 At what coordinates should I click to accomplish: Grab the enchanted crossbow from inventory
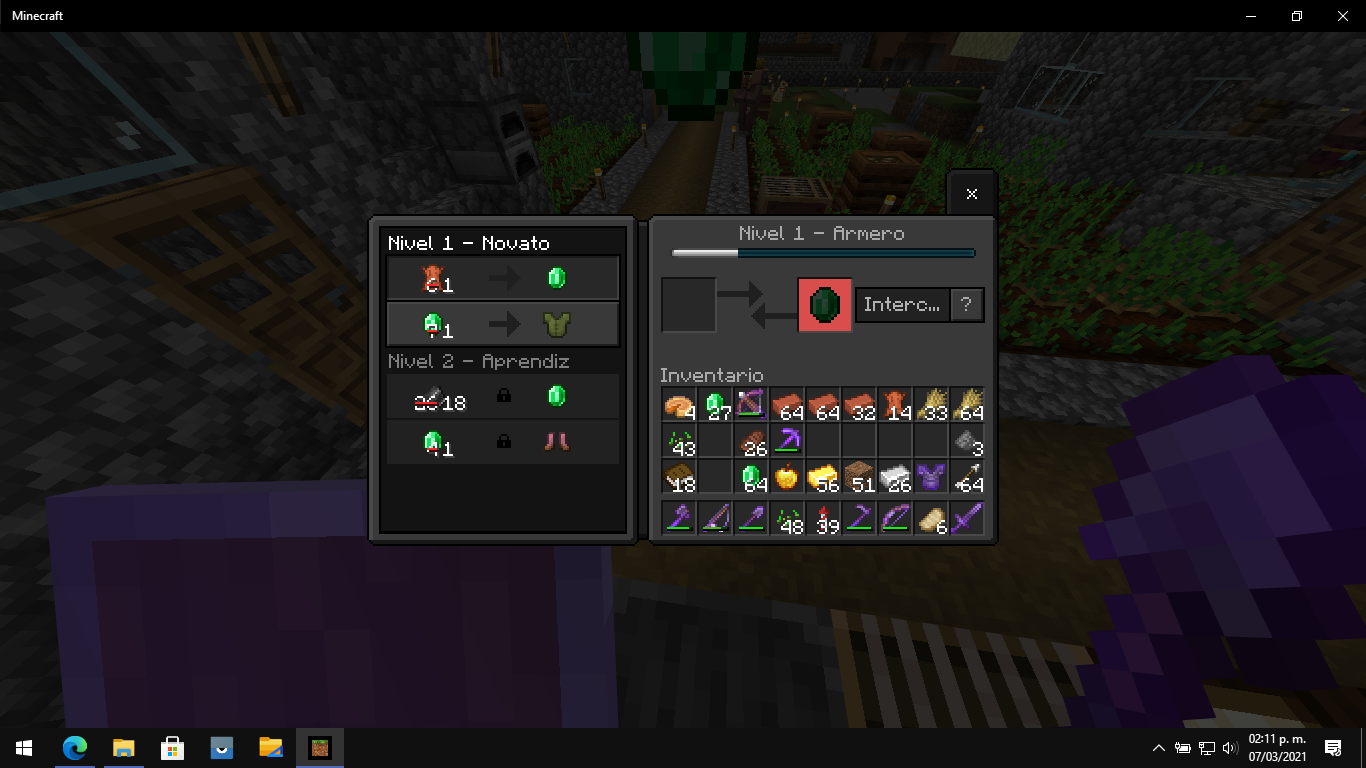click(751, 405)
